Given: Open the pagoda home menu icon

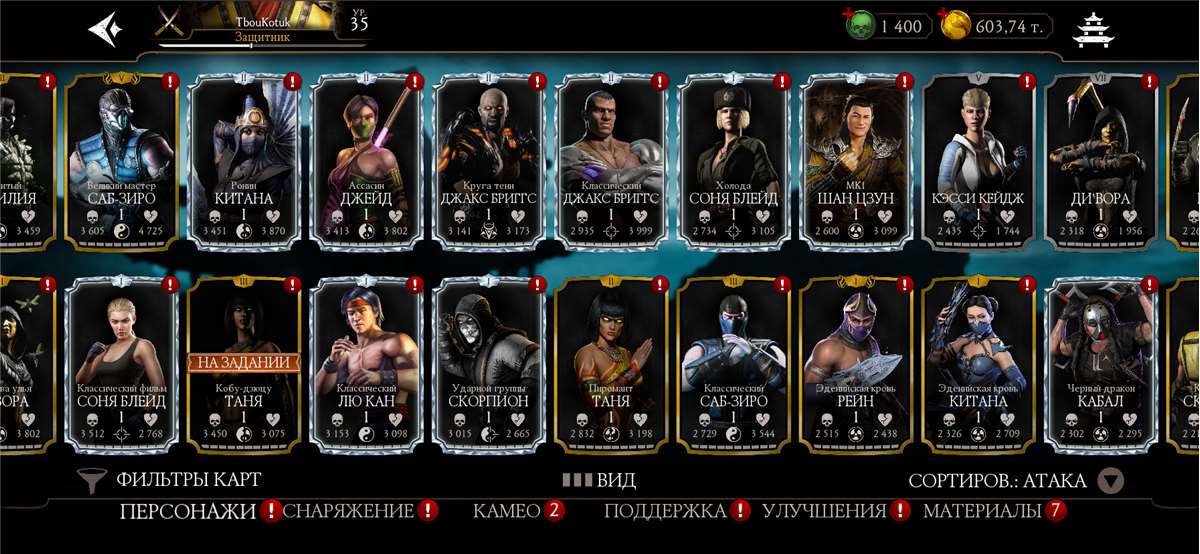Looking at the screenshot, I should pyautogui.click(x=1092, y=29).
